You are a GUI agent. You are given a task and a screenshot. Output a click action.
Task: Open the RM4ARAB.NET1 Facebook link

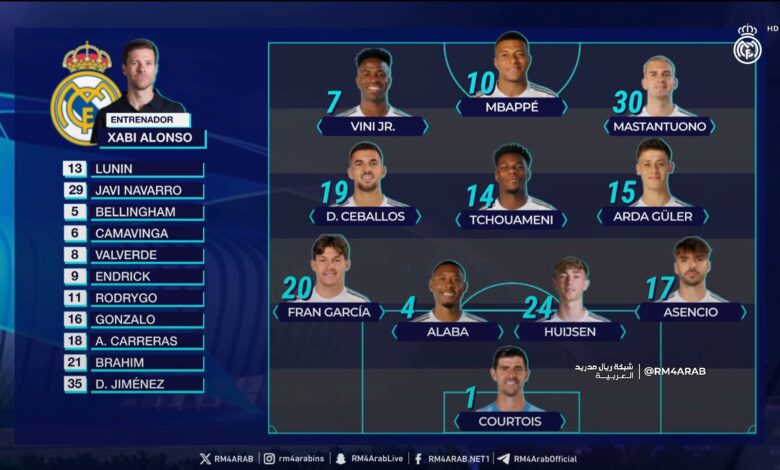click(452, 459)
